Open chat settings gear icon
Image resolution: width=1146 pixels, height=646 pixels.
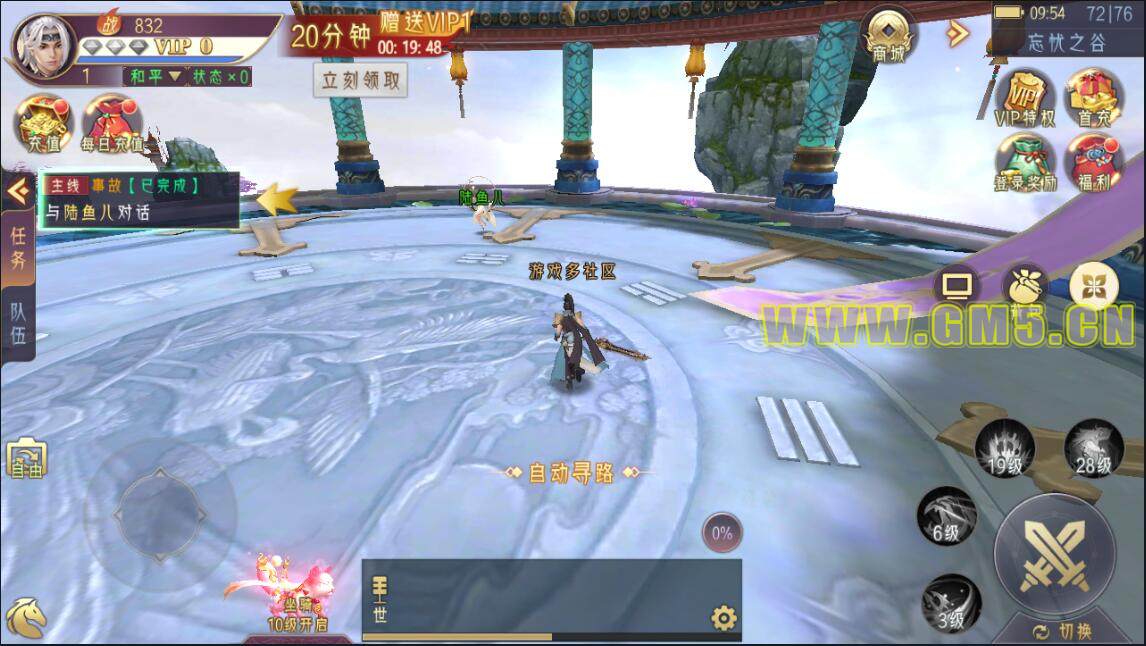(x=724, y=619)
